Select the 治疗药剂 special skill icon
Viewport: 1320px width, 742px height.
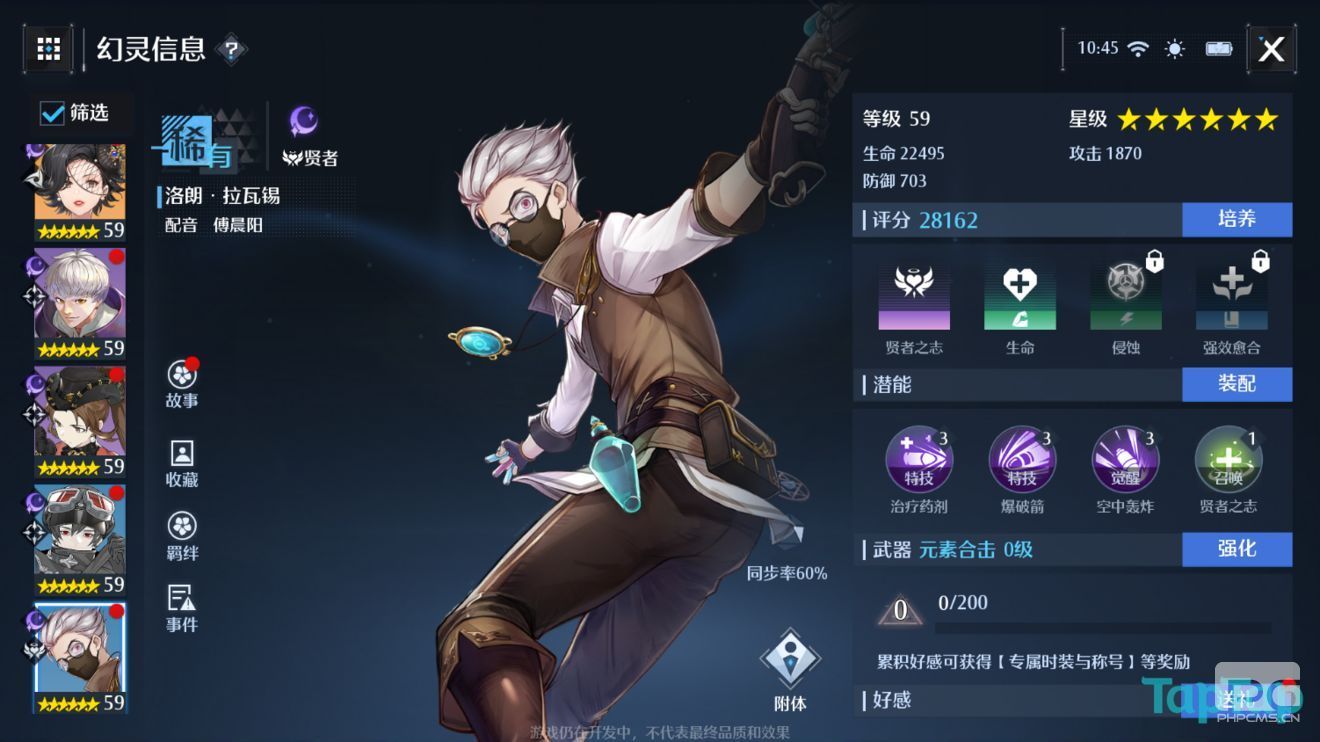click(x=919, y=459)
